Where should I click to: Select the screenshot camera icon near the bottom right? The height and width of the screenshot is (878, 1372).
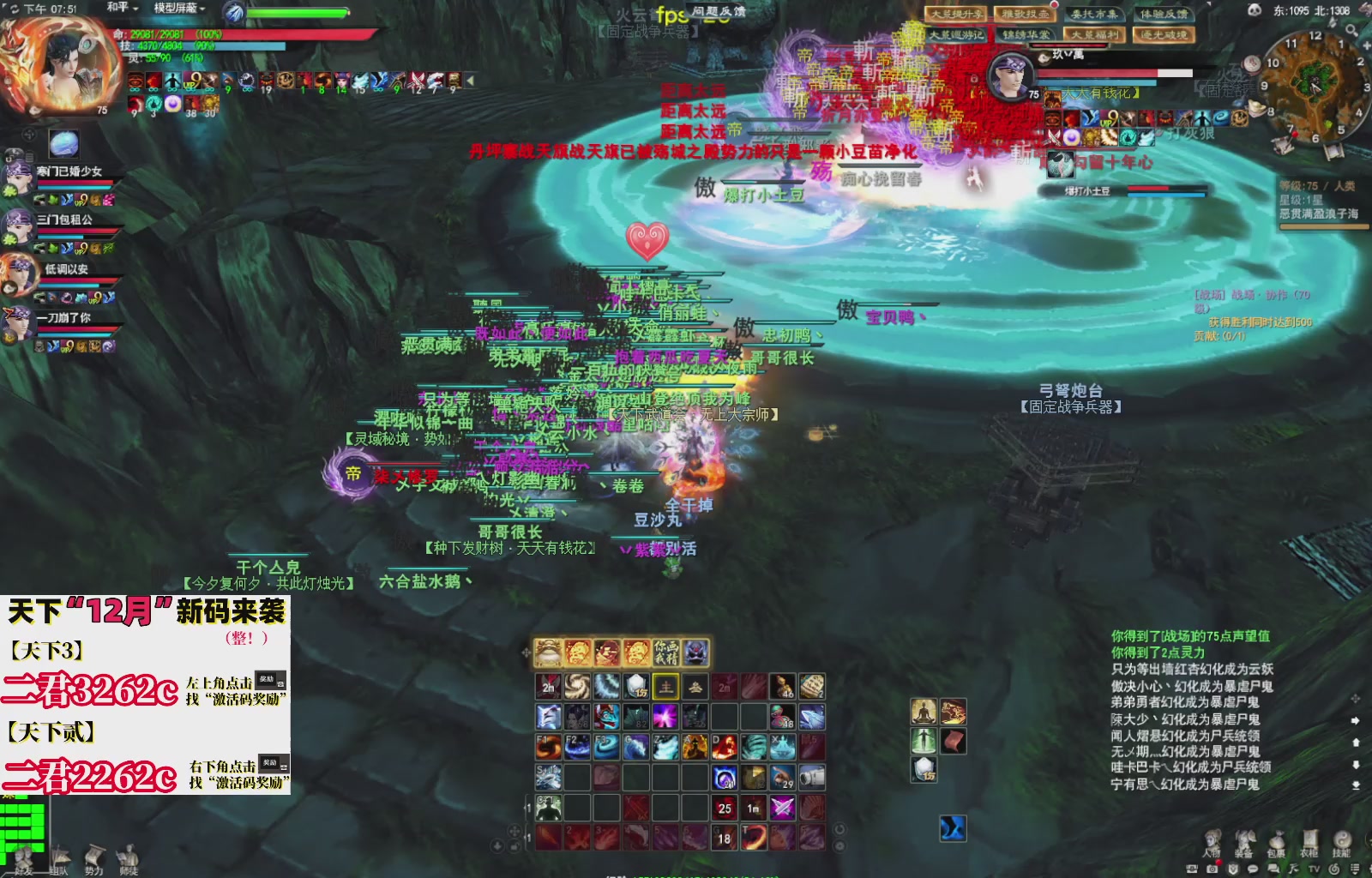click(1212, 869)
